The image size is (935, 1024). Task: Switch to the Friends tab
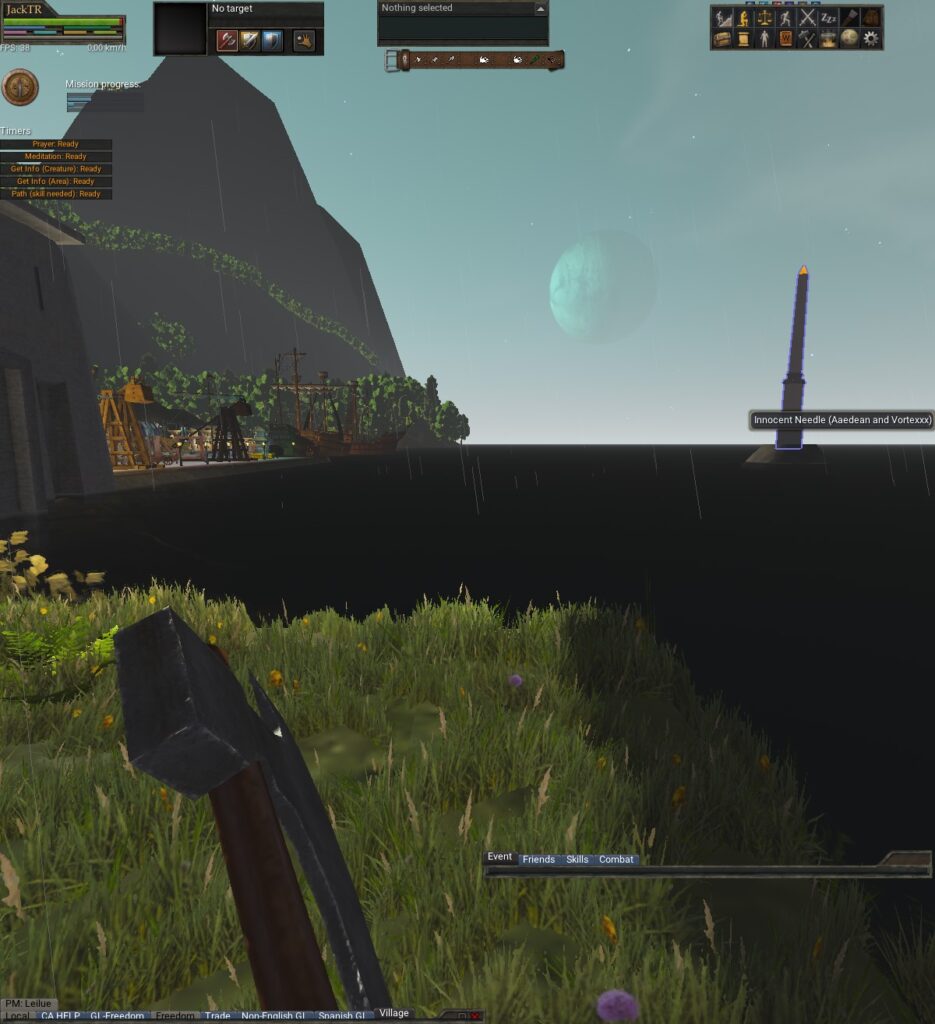click(x=538, y=859)
